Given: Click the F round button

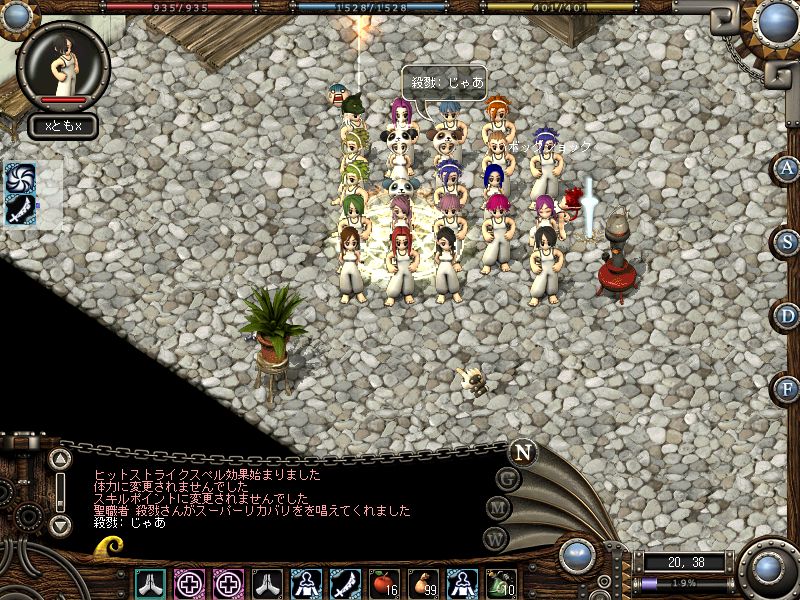Looking at the screenshot, I should (787, 388).
